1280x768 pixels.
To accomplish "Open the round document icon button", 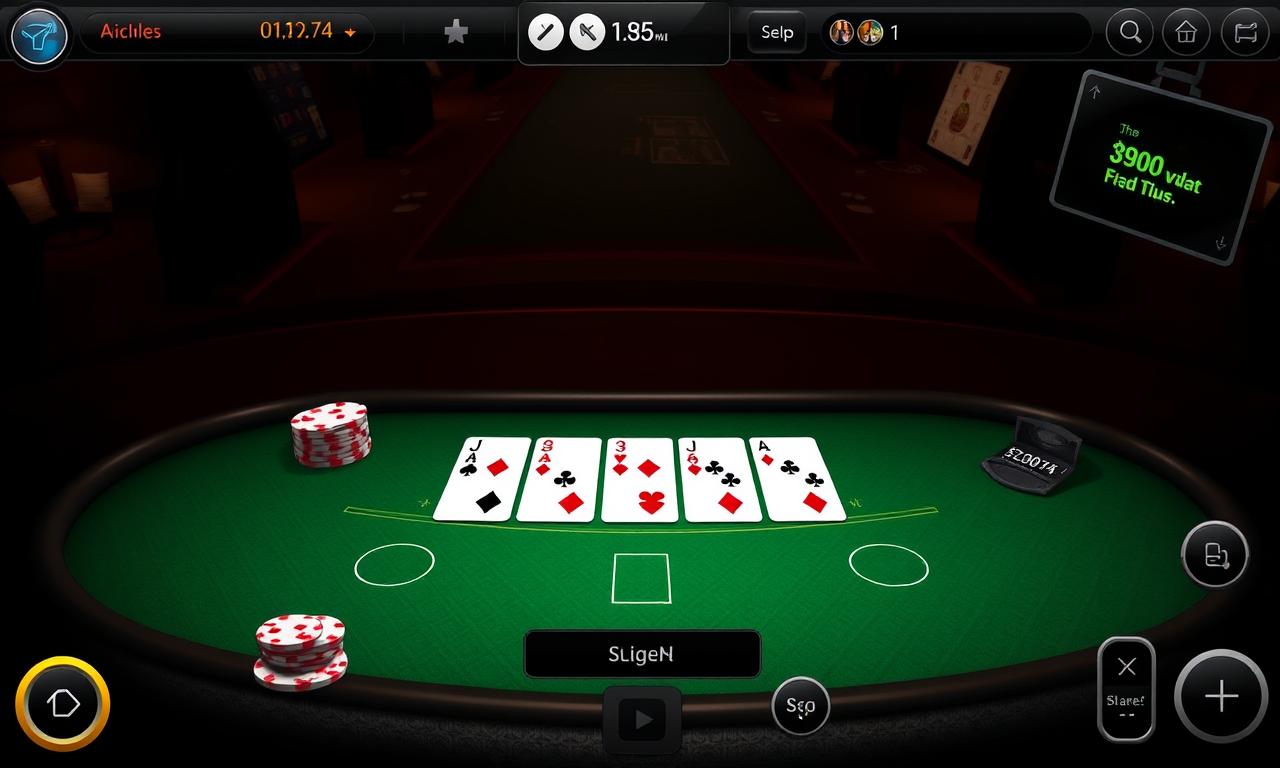I will pyautogui.click(x=1215, y=554).
